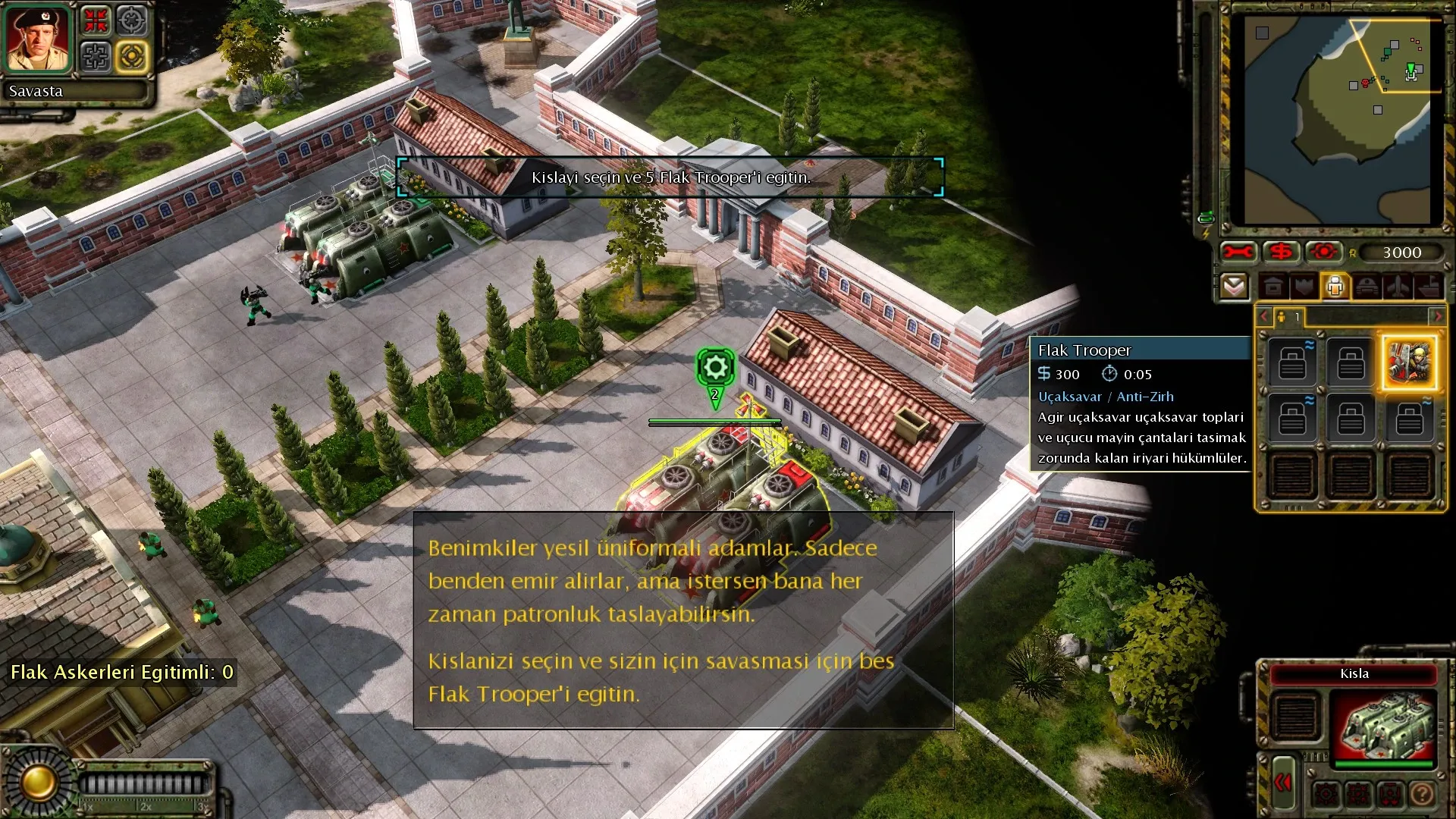Click the Kisla barracks portrait
The width and height of the screenshot is (1456, 819).
[1385, 725]
